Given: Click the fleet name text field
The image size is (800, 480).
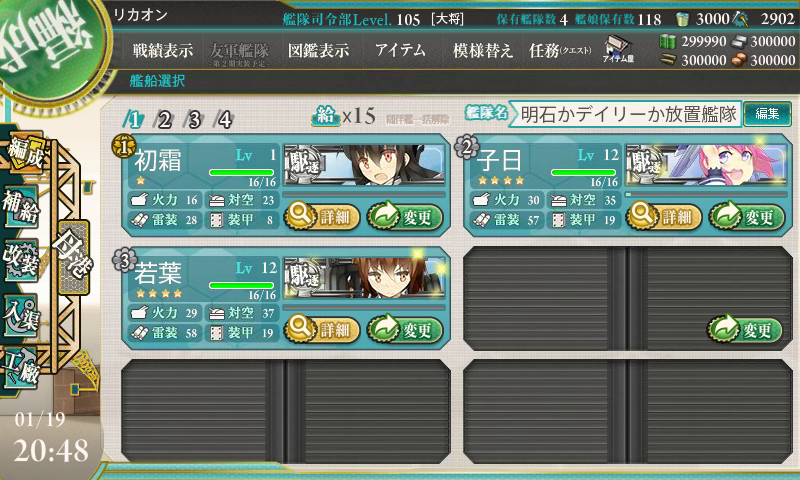Looking at the screenshot, I should (x=628, y=115).
